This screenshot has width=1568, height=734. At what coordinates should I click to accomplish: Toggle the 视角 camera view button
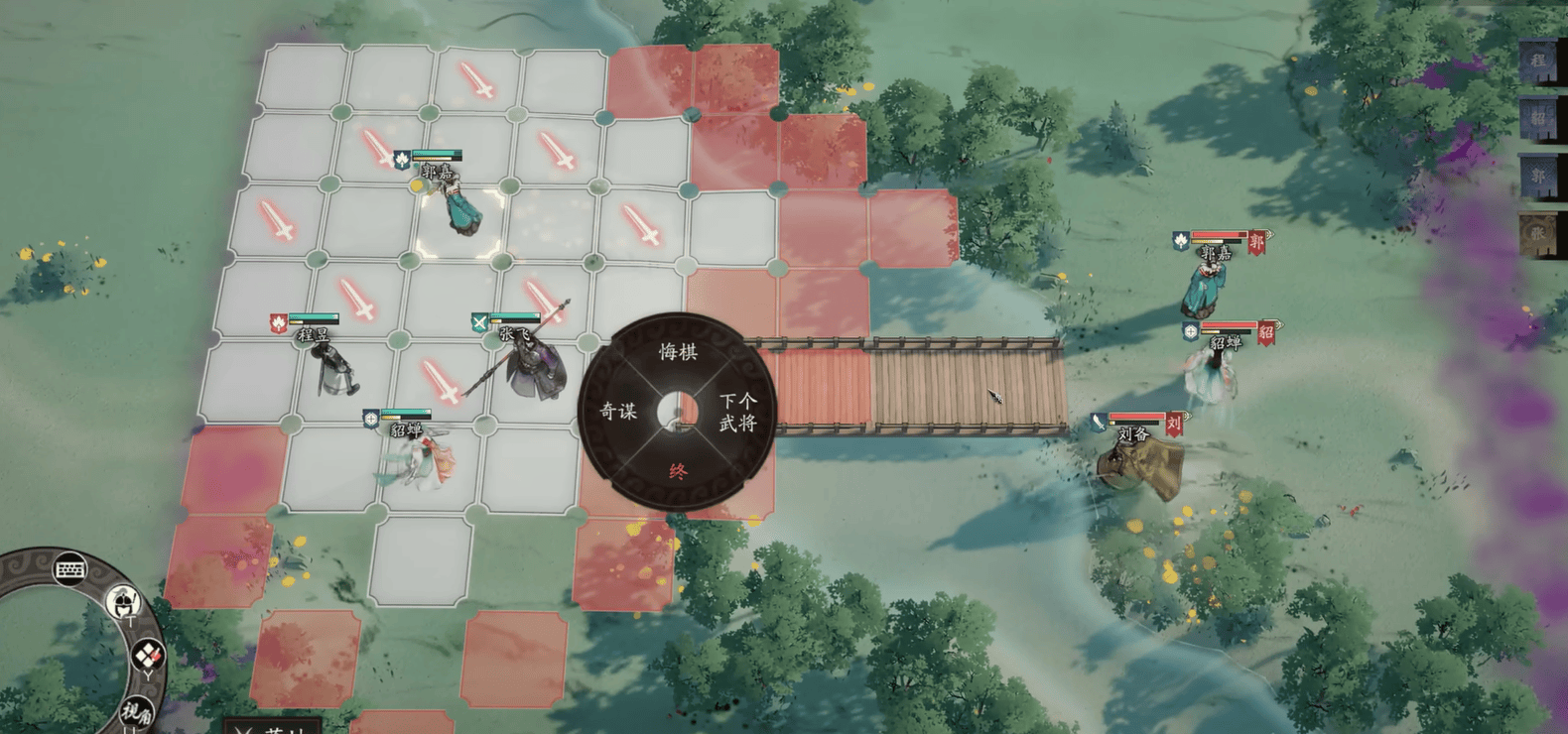pos(136,710)
